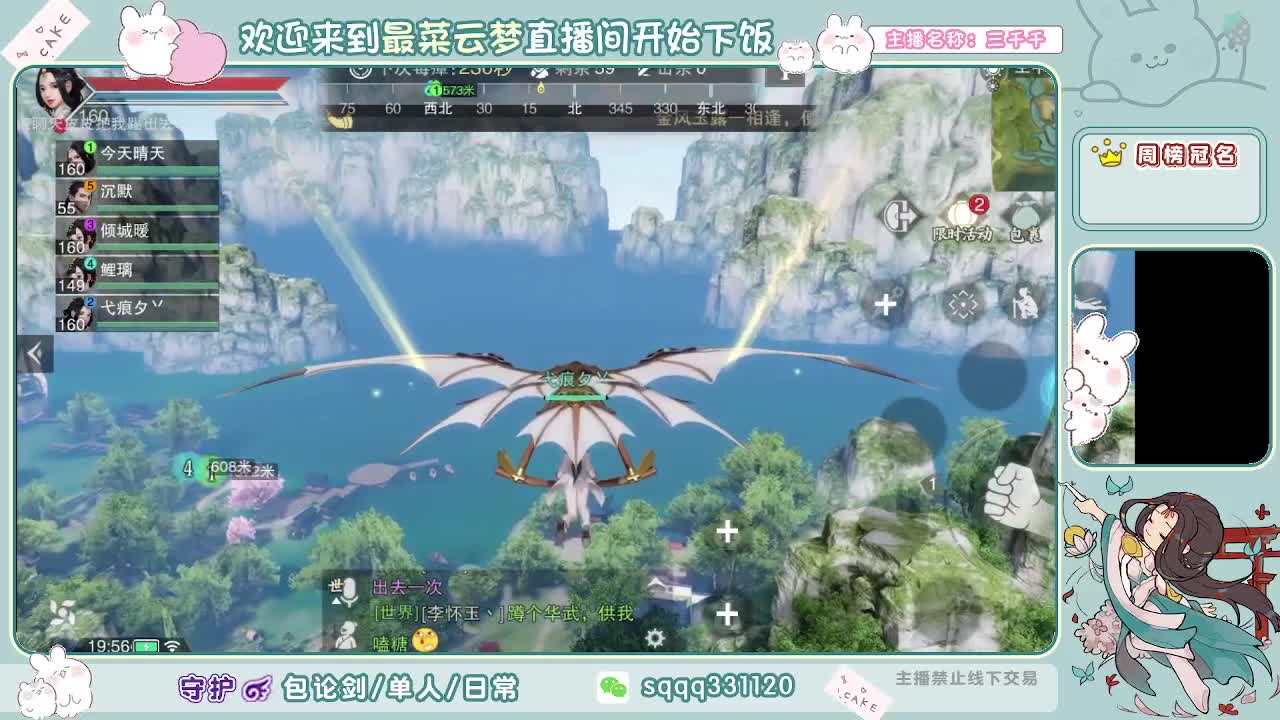Collapse the left panel with the arrow chevron
Screen dimensions: 1280x720
pyautogui.click(x=36, y=352)
